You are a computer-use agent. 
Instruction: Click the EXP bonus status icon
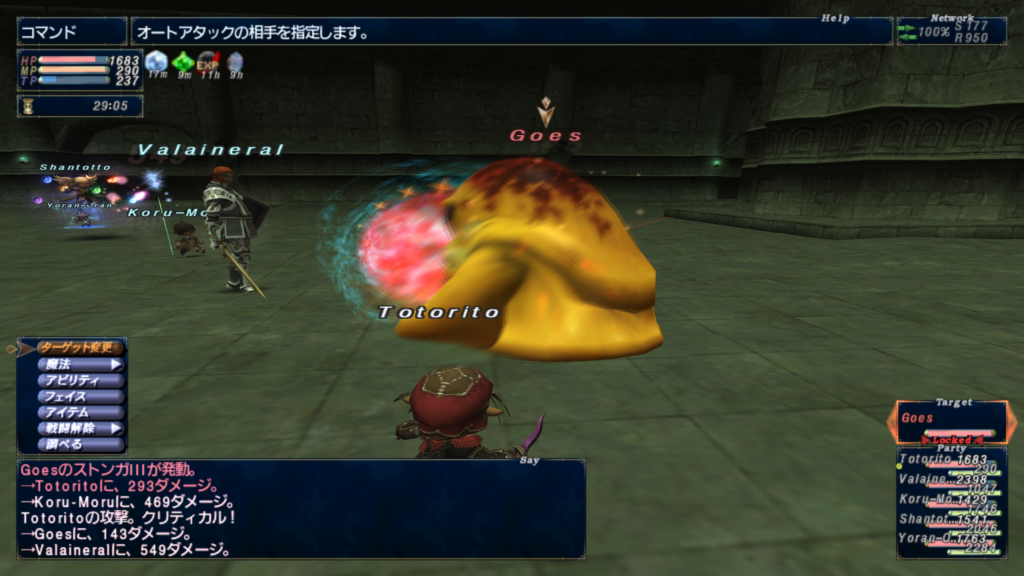(x=208, y=63)
